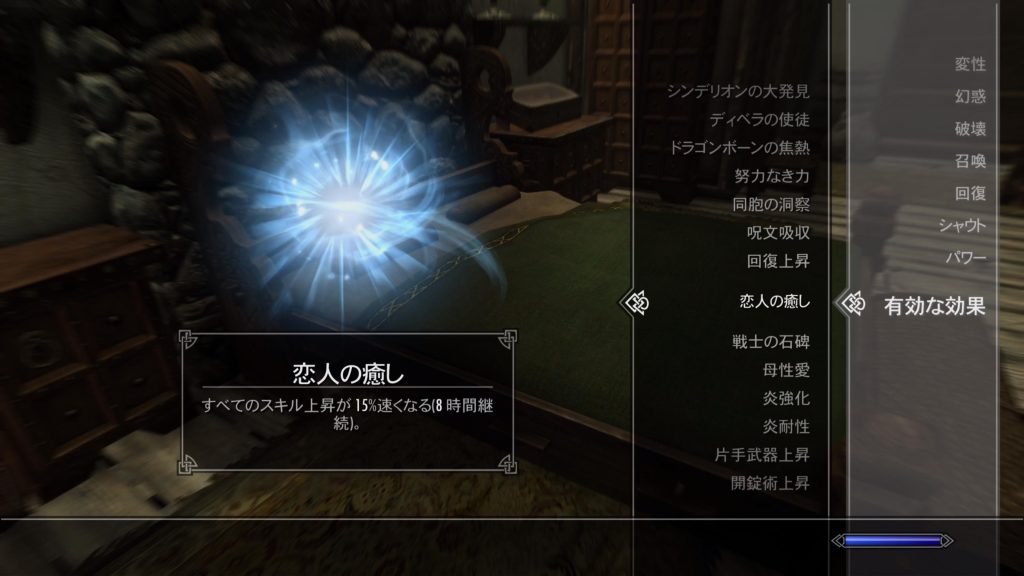The image size is (1024, 576).
Task: Select 同胞の洞察 in the list
Action: pos(770,205)
